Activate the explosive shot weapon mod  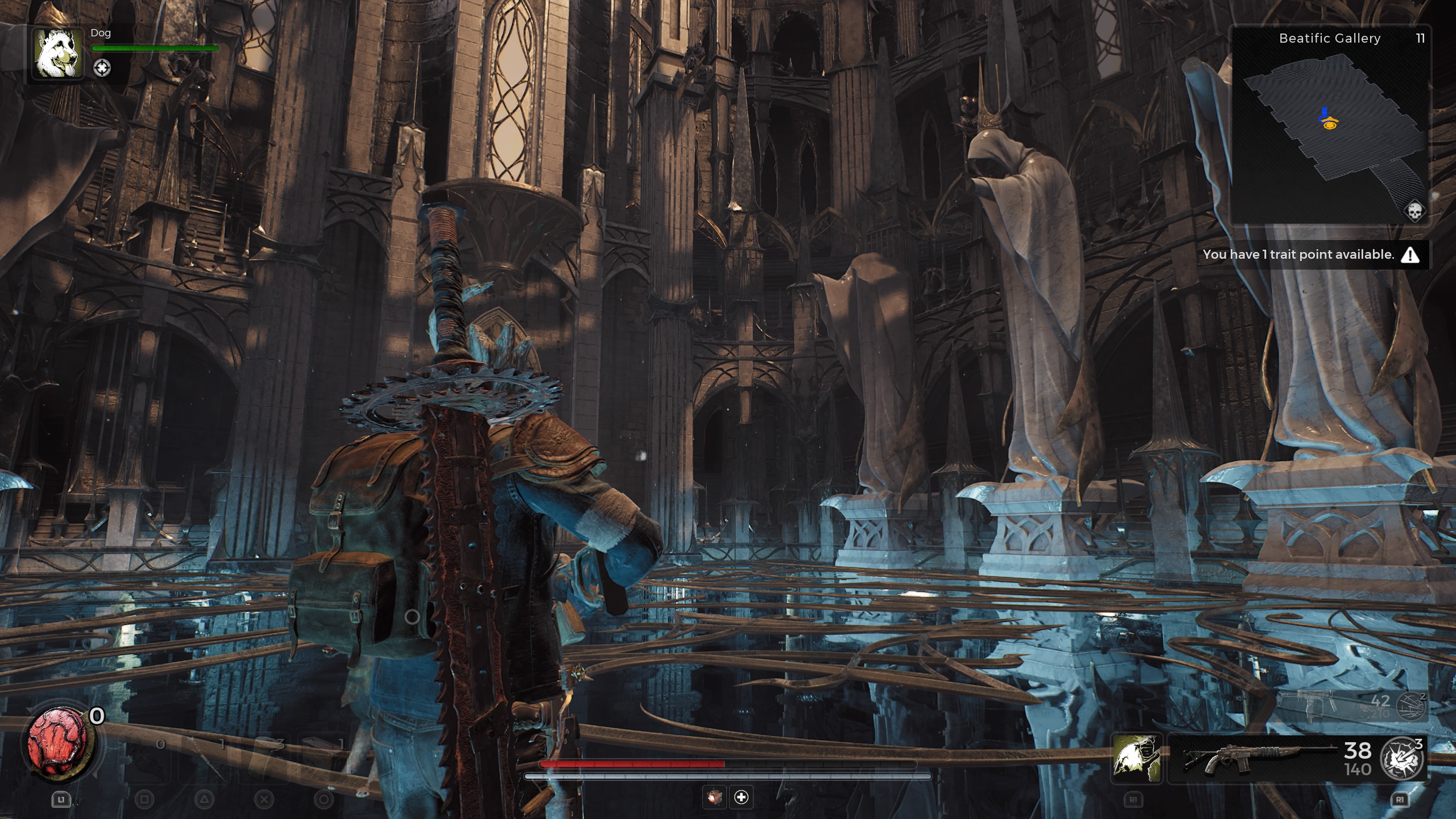1402,758
